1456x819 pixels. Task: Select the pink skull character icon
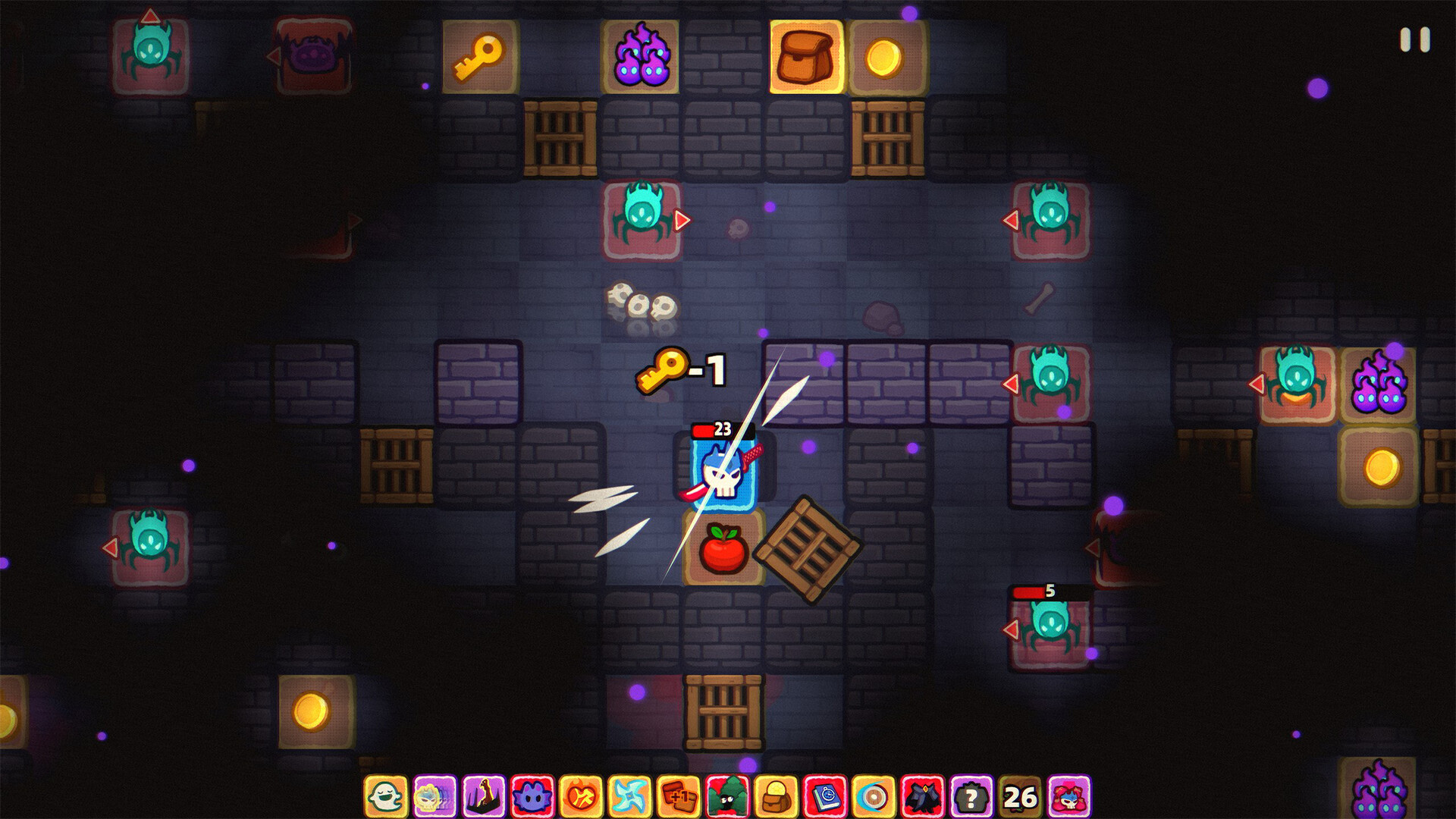coord(1071,796)
